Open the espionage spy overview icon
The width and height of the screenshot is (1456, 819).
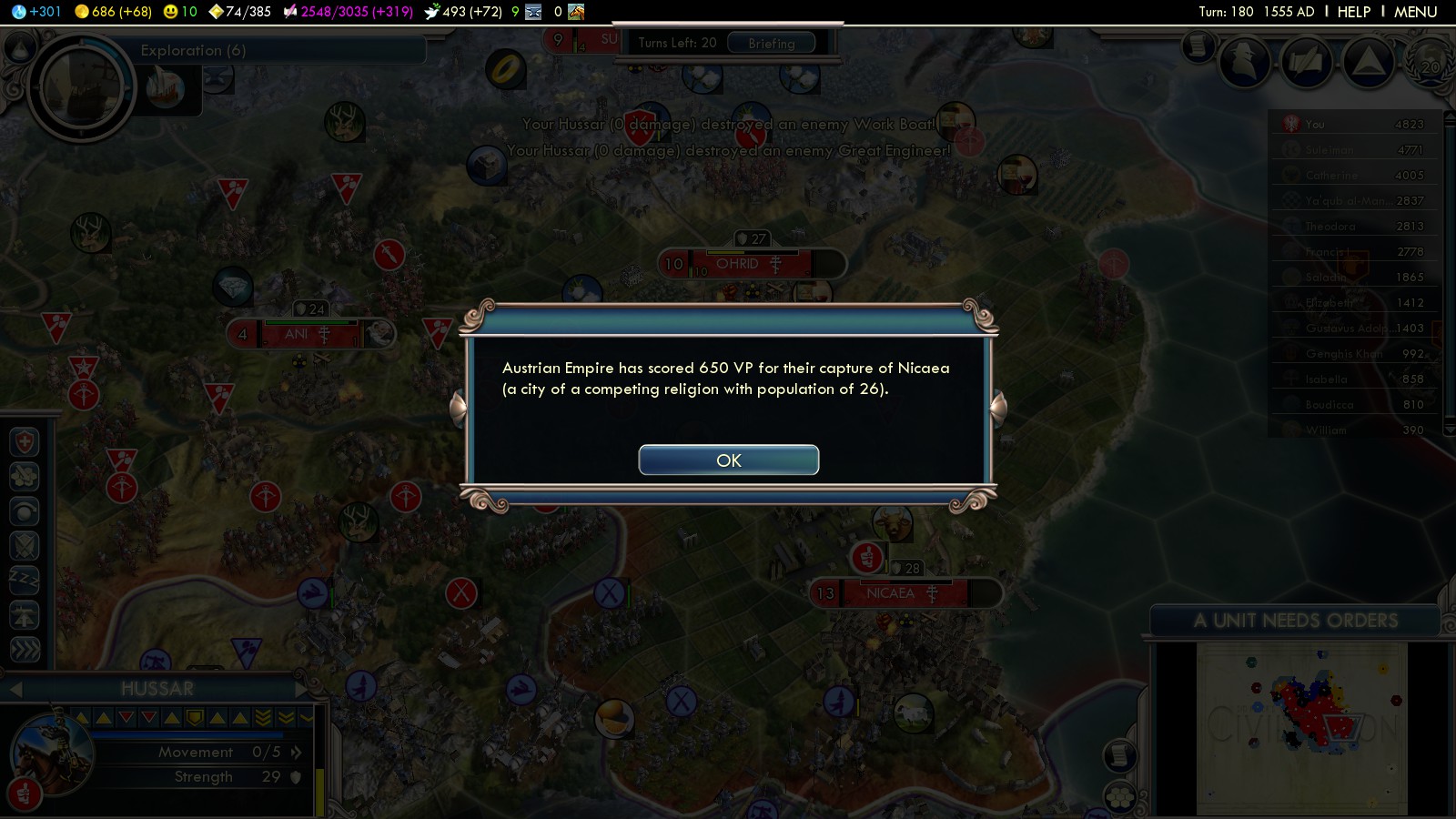pos(1245,62)
